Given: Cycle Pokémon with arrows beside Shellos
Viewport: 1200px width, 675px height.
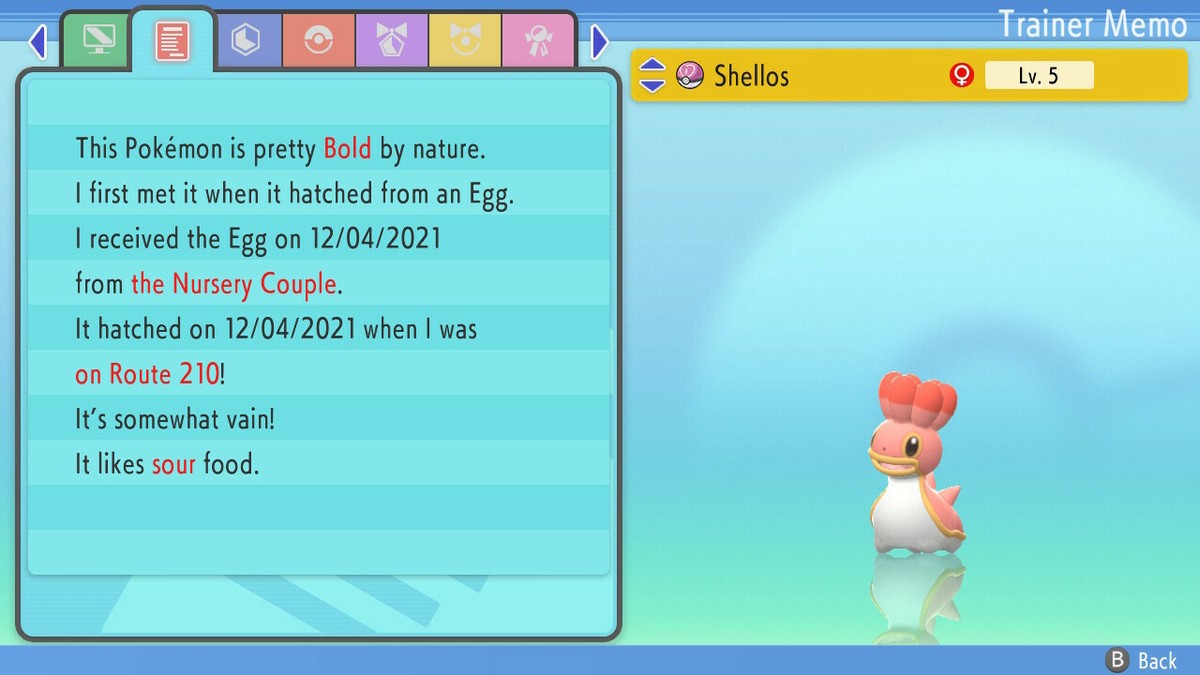Looking at the screenshot, I should 651,75.
